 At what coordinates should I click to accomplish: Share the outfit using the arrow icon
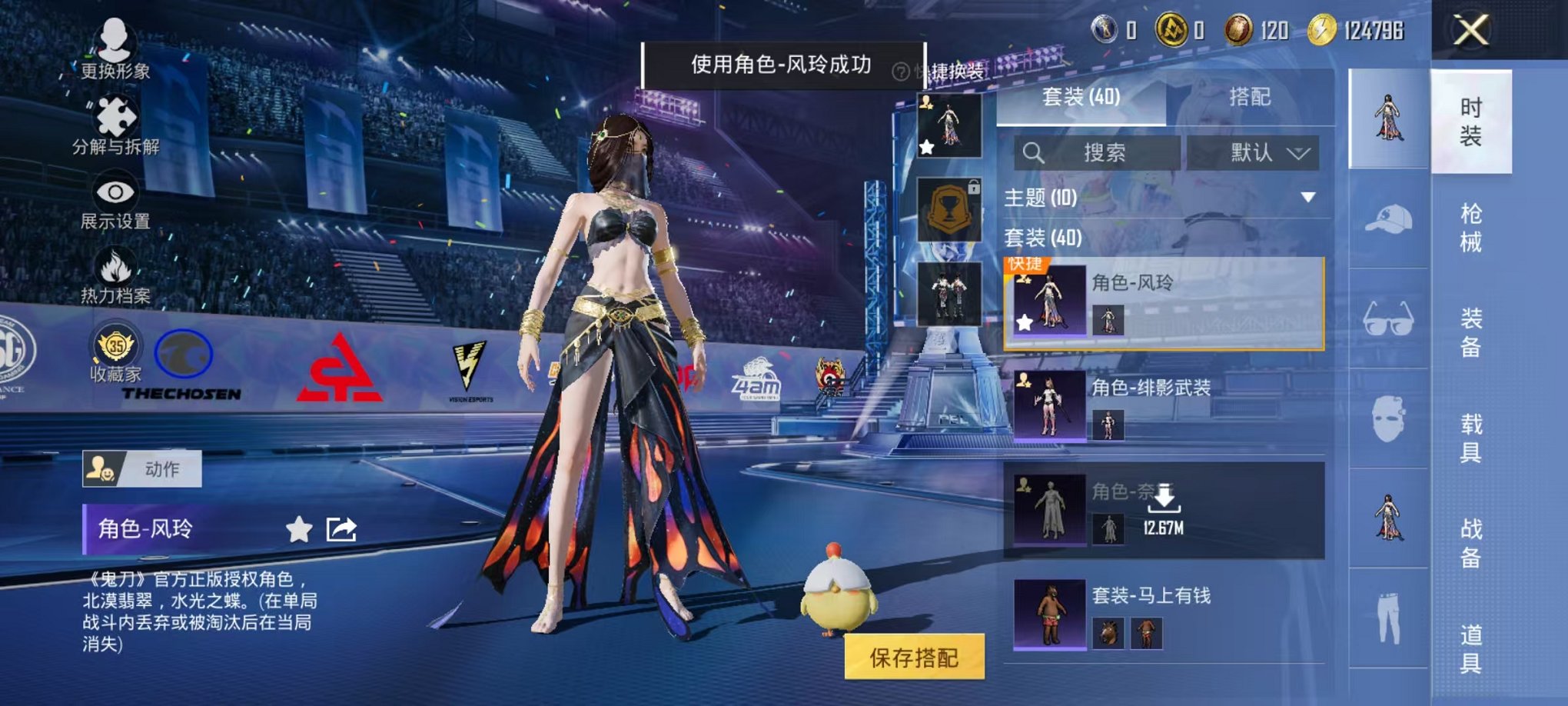tap(341, 529)
